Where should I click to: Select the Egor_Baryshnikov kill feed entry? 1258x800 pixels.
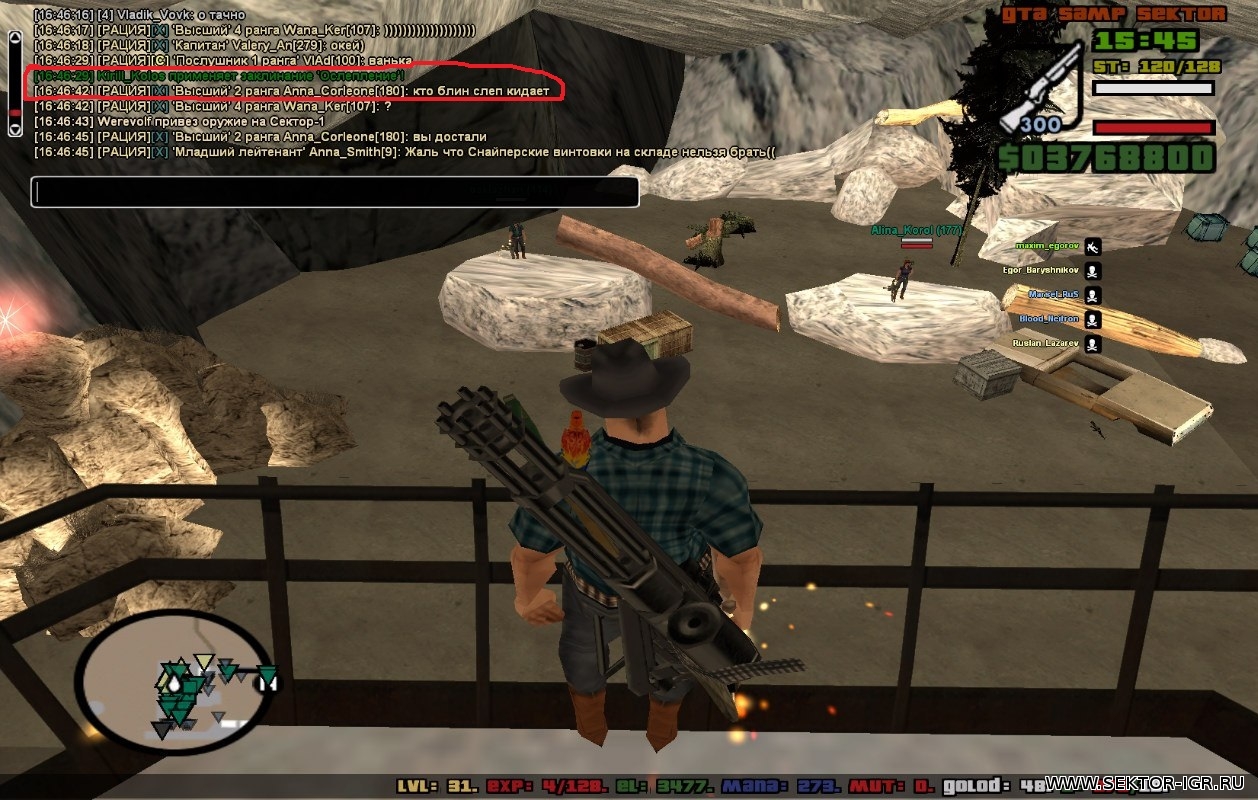click(1042, 270)
